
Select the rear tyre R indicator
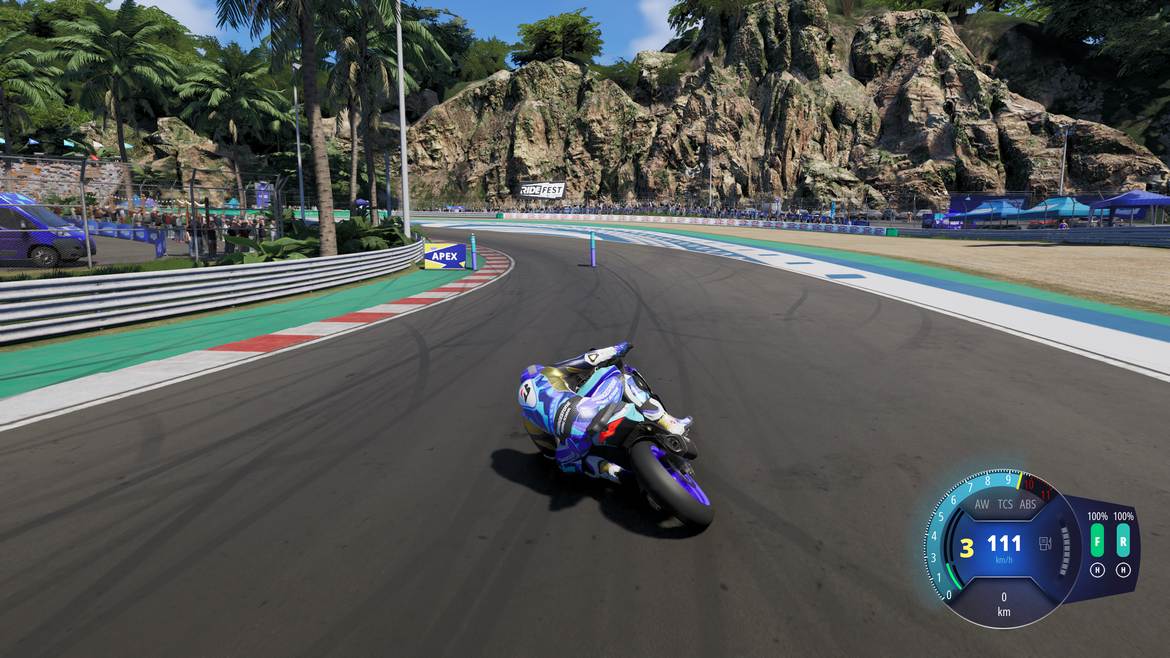coord(1123,544)
